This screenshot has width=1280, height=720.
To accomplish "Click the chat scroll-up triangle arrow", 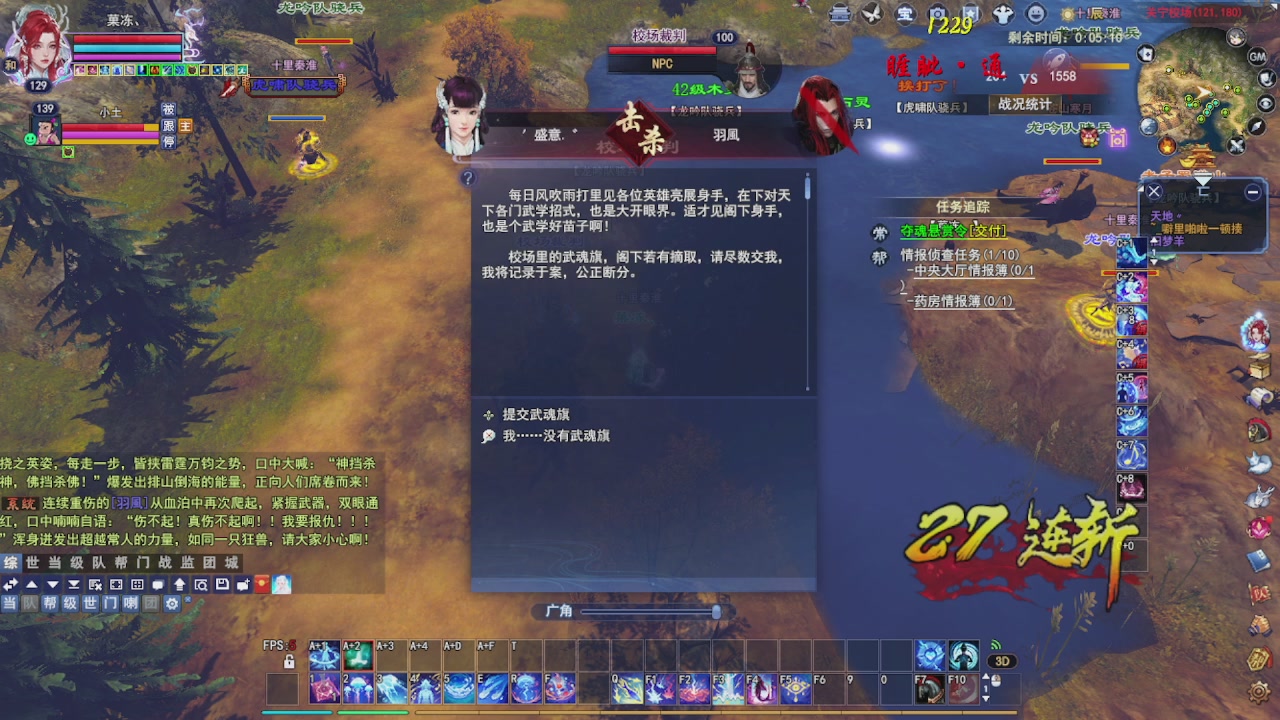I will point(32,583).
